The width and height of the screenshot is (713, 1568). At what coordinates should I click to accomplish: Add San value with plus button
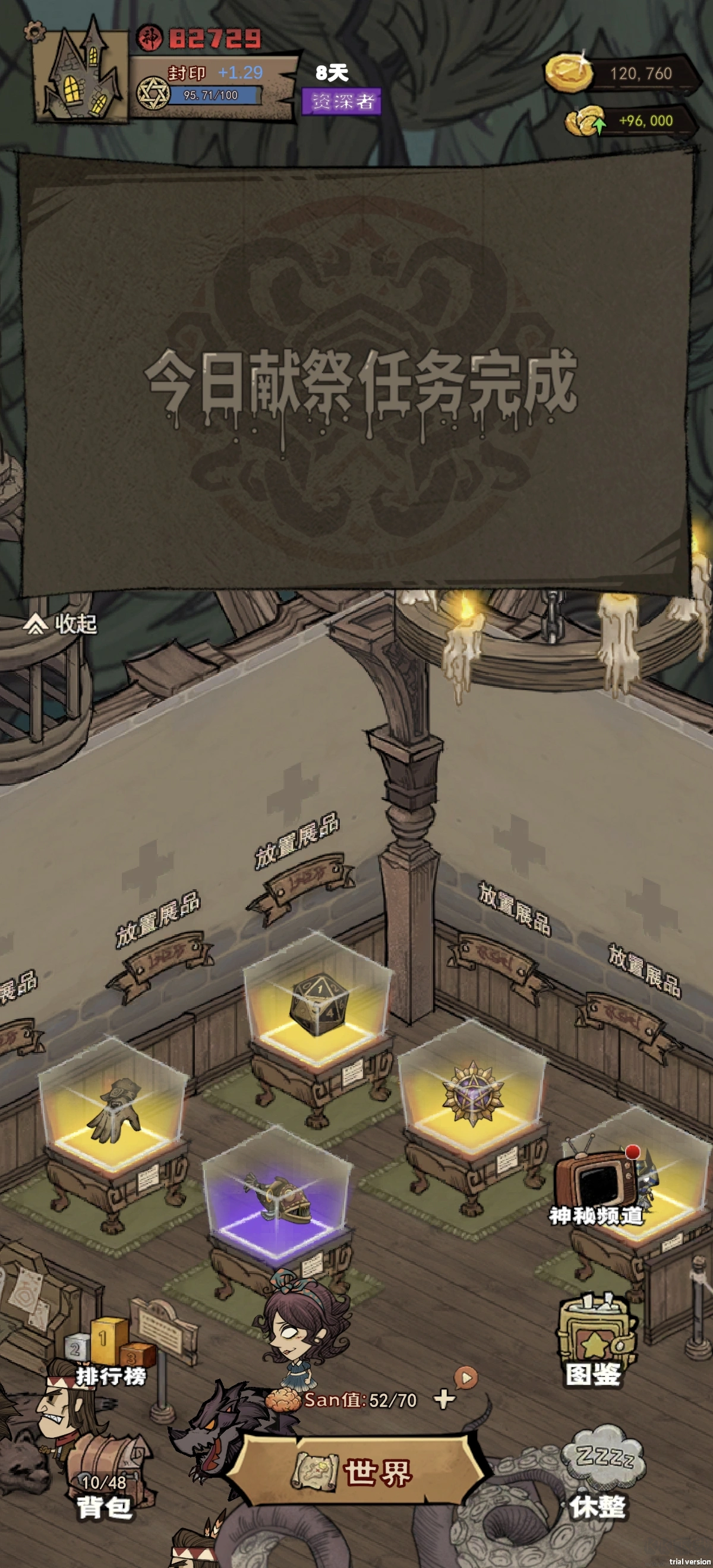(444, 1399)
